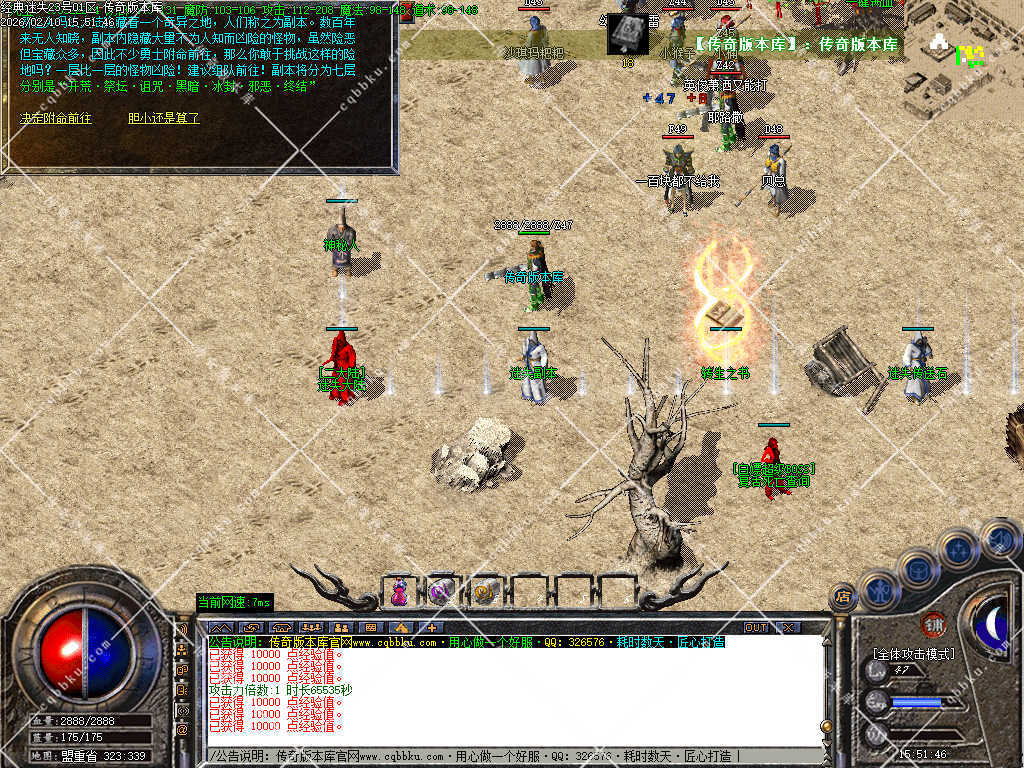Toggle the 全体攻击模式 attack mode label
The height and width of the screenshot is (768, 1024).
click(x=913, y=654)
